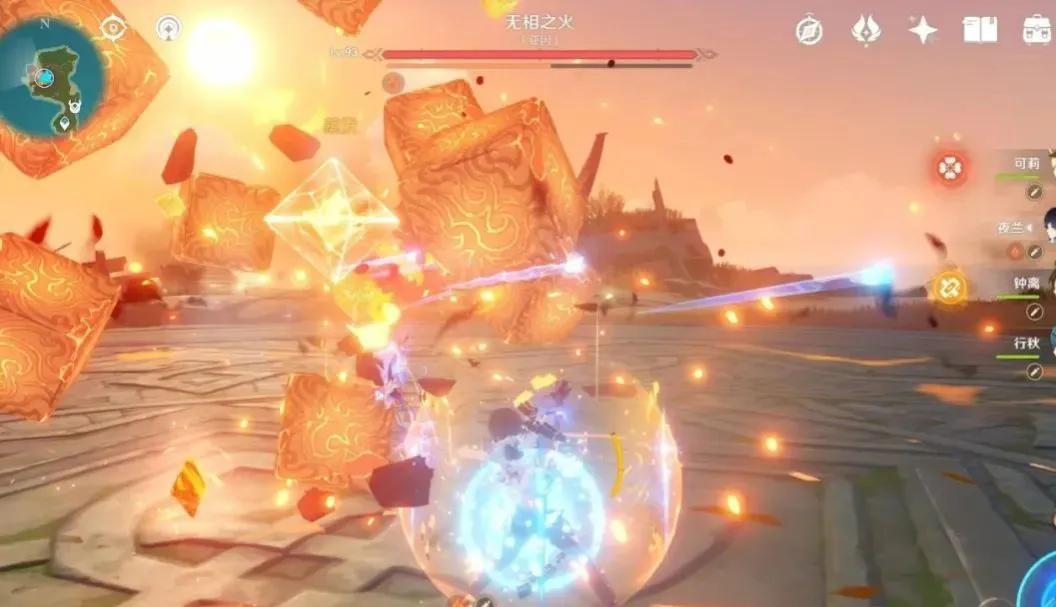This screenshot has width=1056, height=607.
Task: Activate the red clover burst icon
Action: click(950, 168)
